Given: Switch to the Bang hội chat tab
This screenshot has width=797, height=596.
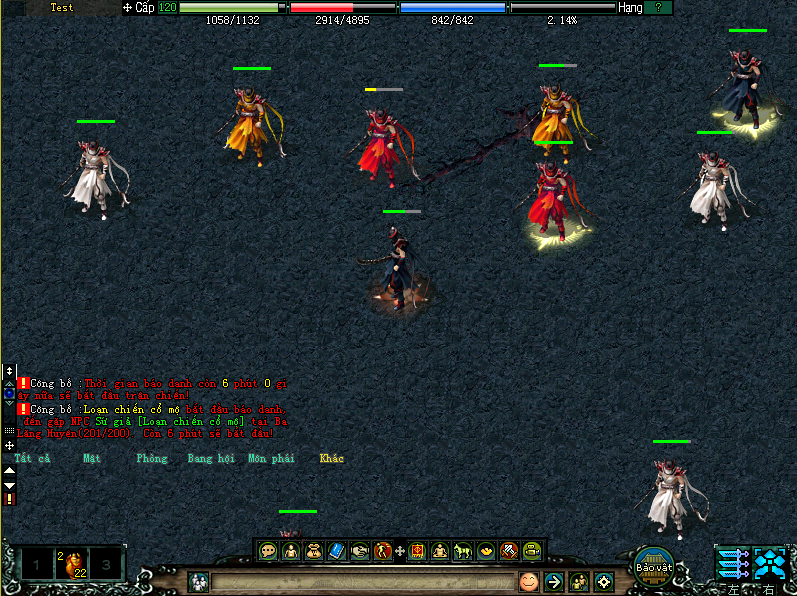Looking at the screenshot, I should point(210,459).
